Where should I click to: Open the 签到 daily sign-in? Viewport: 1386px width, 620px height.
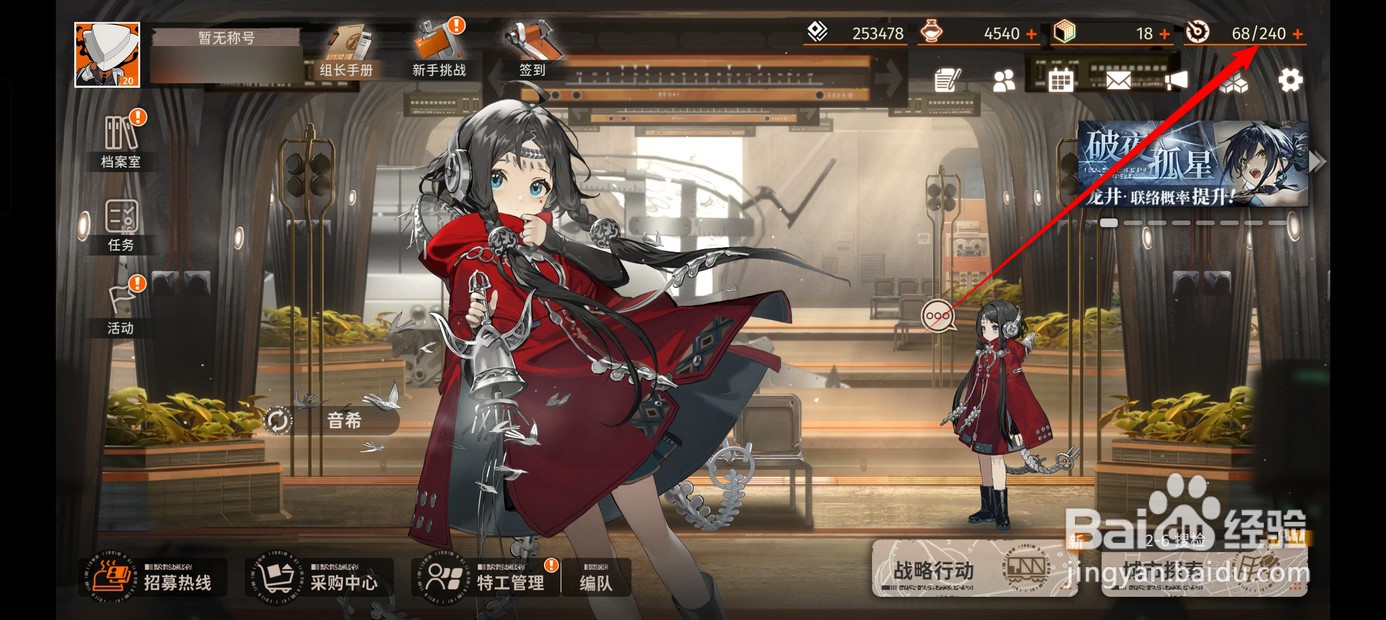click(x=532, y=51)
